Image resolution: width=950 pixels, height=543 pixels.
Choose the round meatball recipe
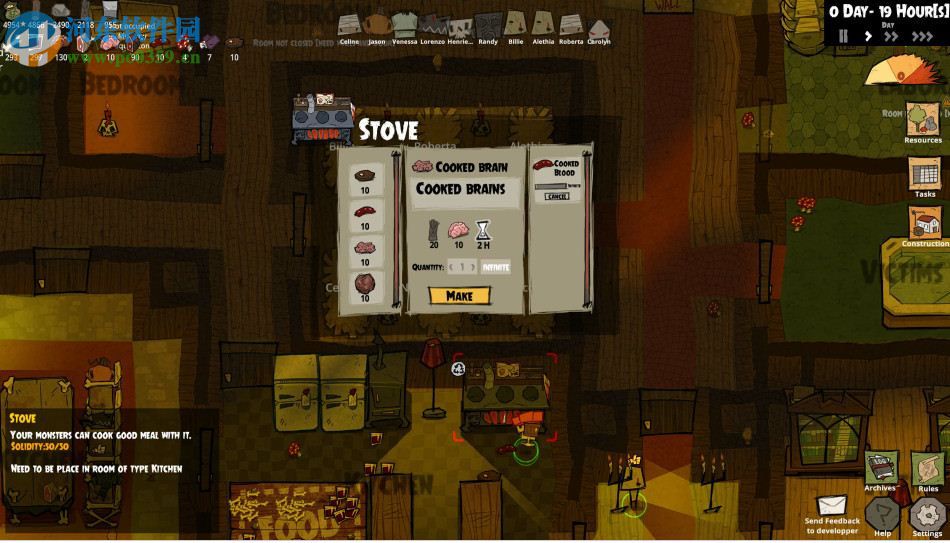[x=364, y=283]
